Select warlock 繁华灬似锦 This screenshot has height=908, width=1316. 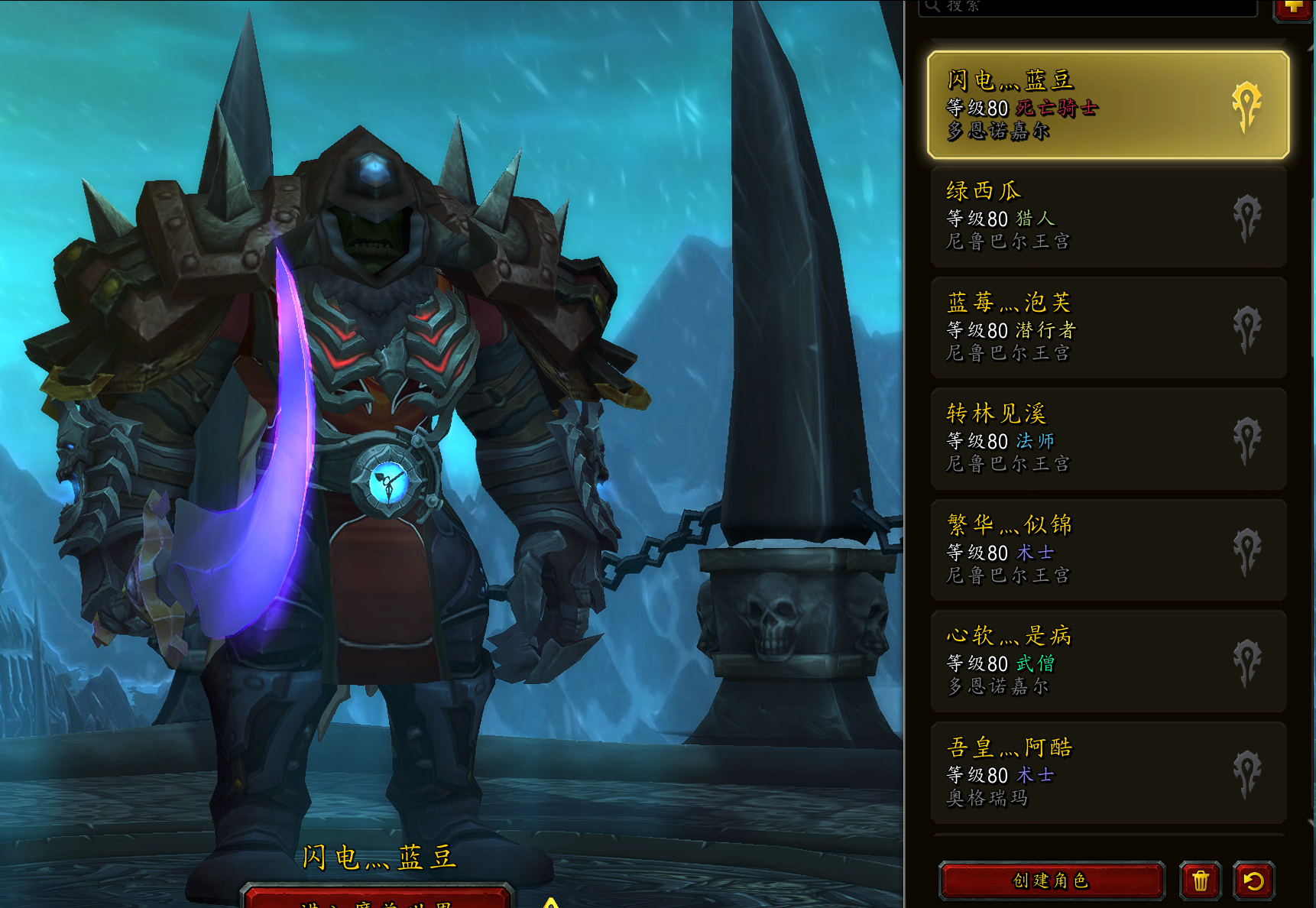coord(1107,549)
